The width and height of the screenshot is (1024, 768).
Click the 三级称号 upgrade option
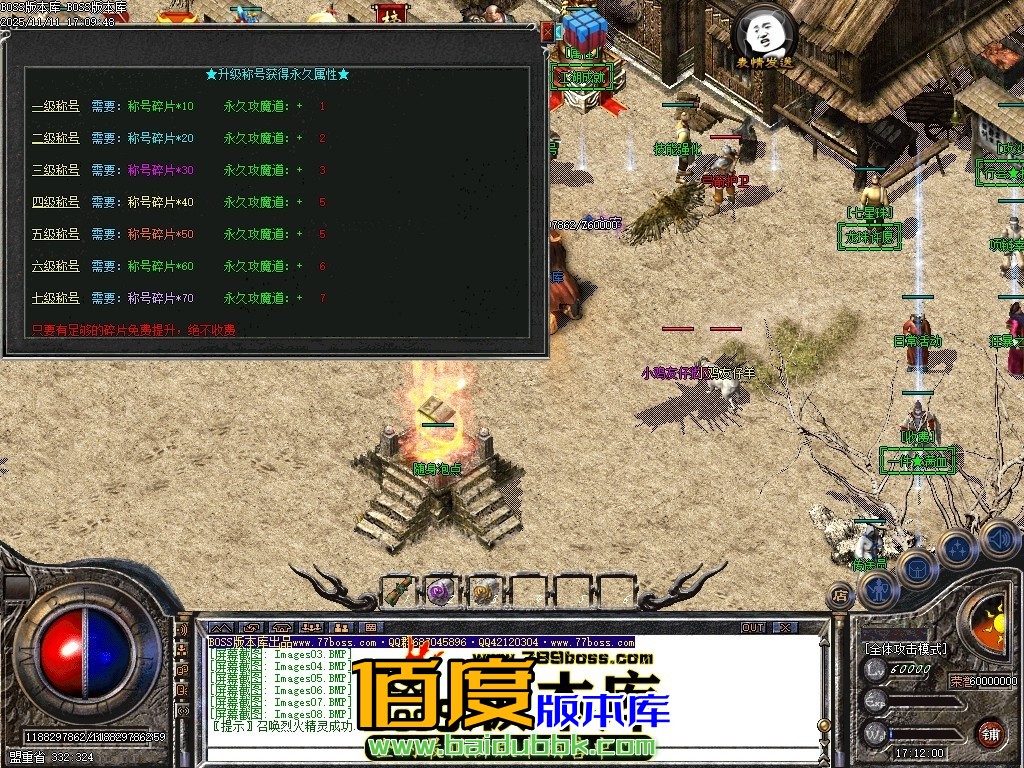pyautogui.click(x=56, y=170)
